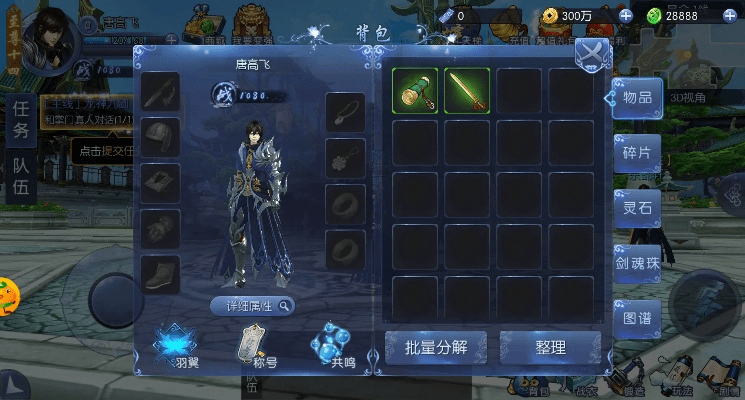Click the 整理 sort button
This screenshot has height=400, width=745.
(x=549, y=348)
